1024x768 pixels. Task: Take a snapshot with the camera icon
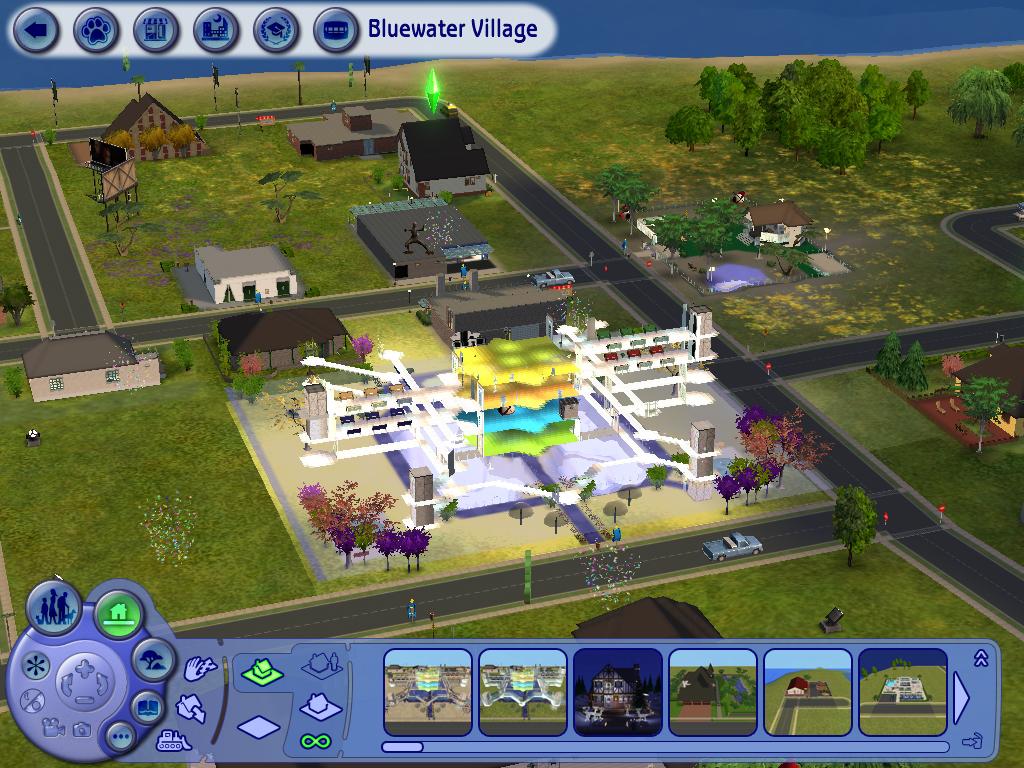click(82, 730)
